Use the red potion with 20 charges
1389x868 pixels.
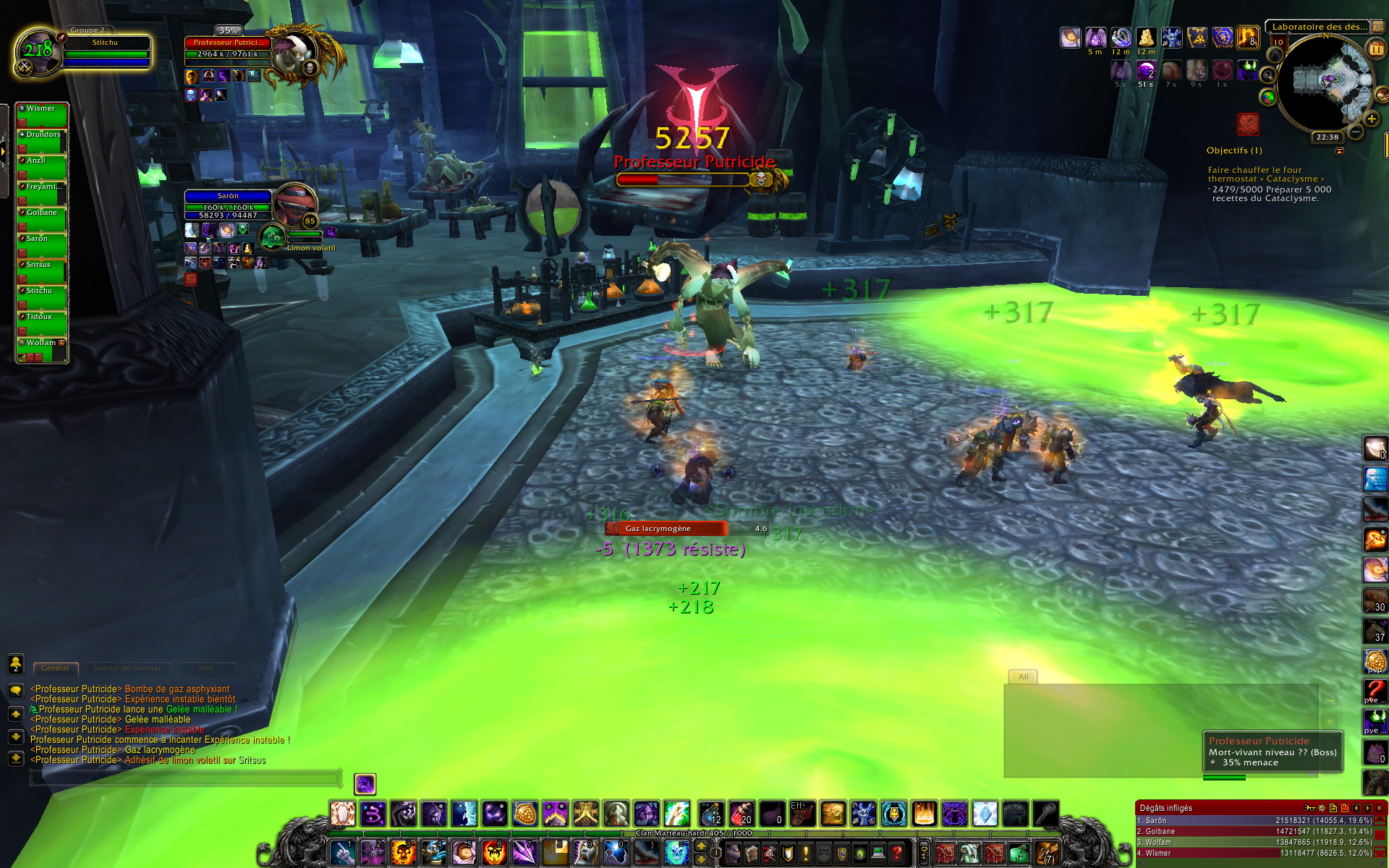tap(741, 814)
